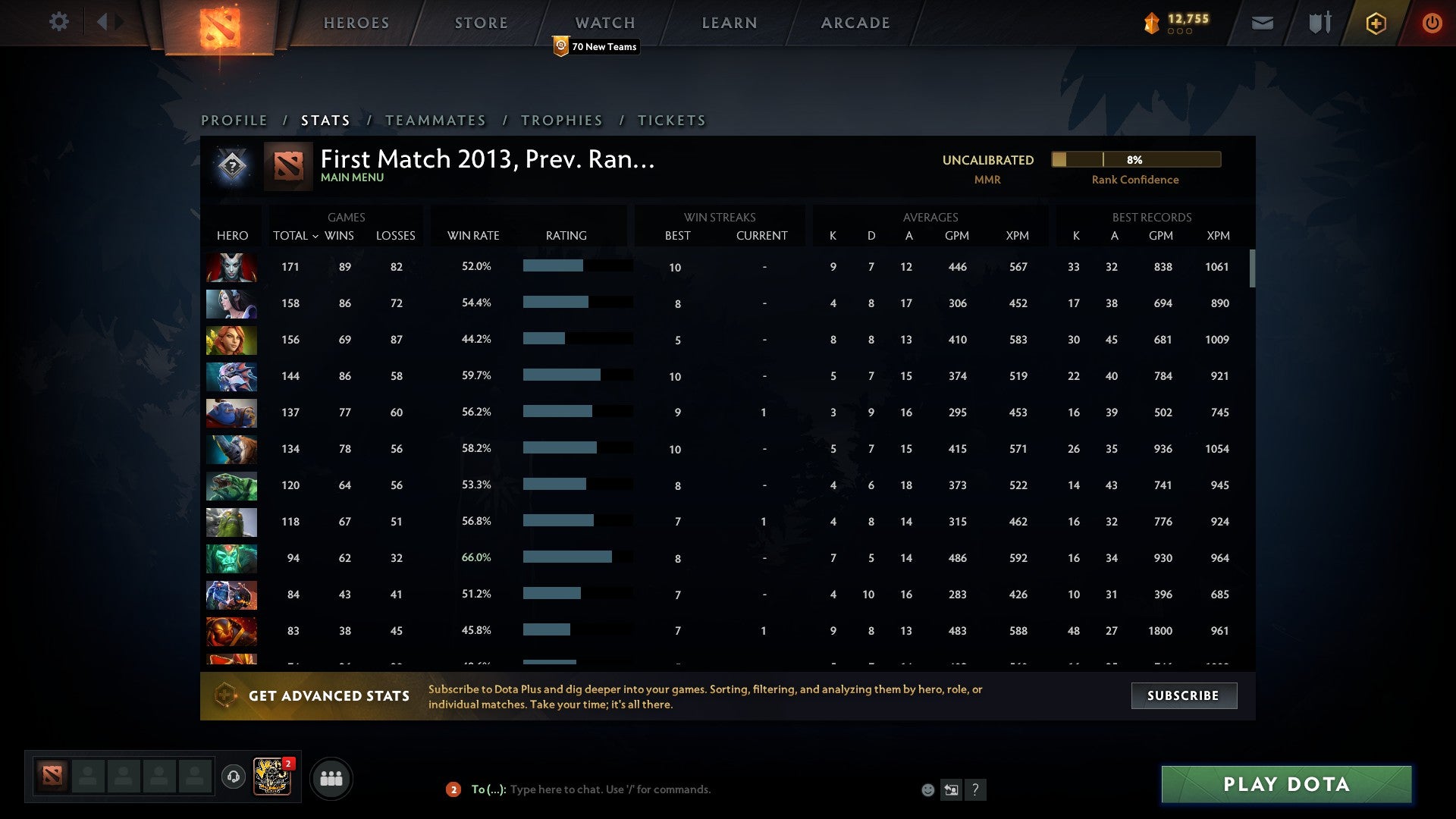The image size is (1456, 819).
Task: Click the power button to quit
Action: tap(1432, 23)
